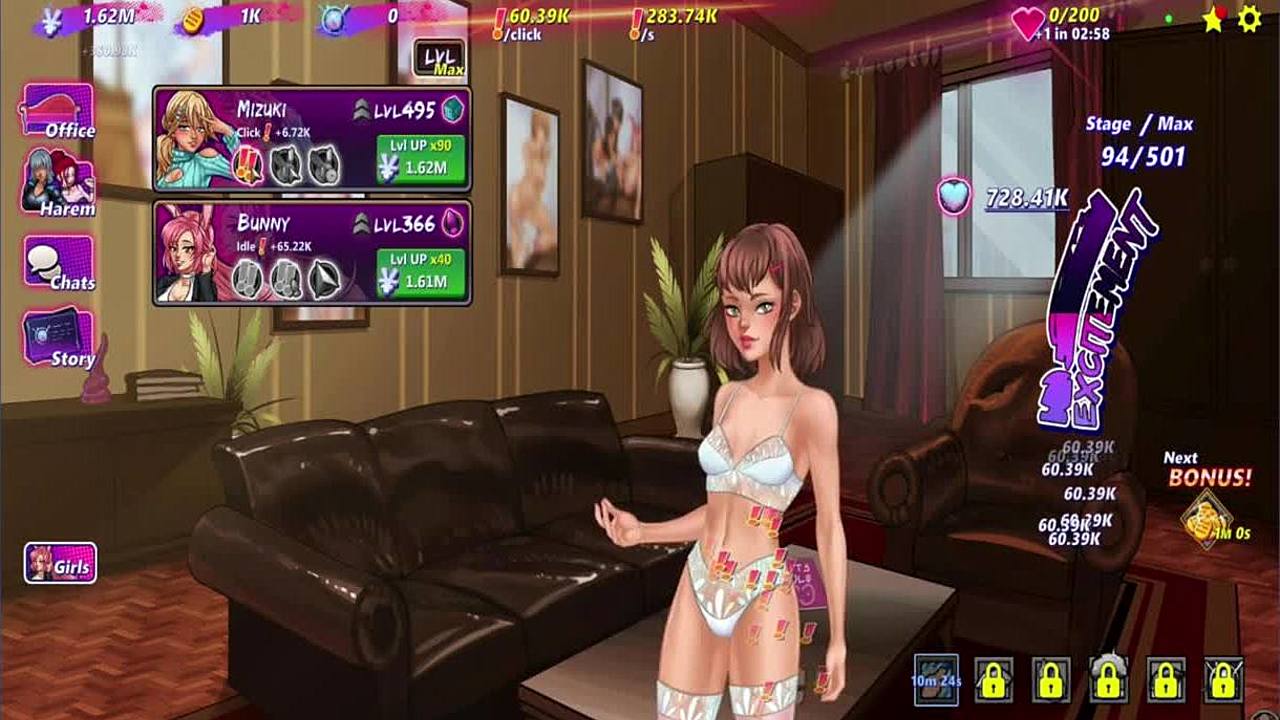Viewport: 1280px width, 720px height.
Task: Click the yellow star icon
Action: pos(1213,20)
